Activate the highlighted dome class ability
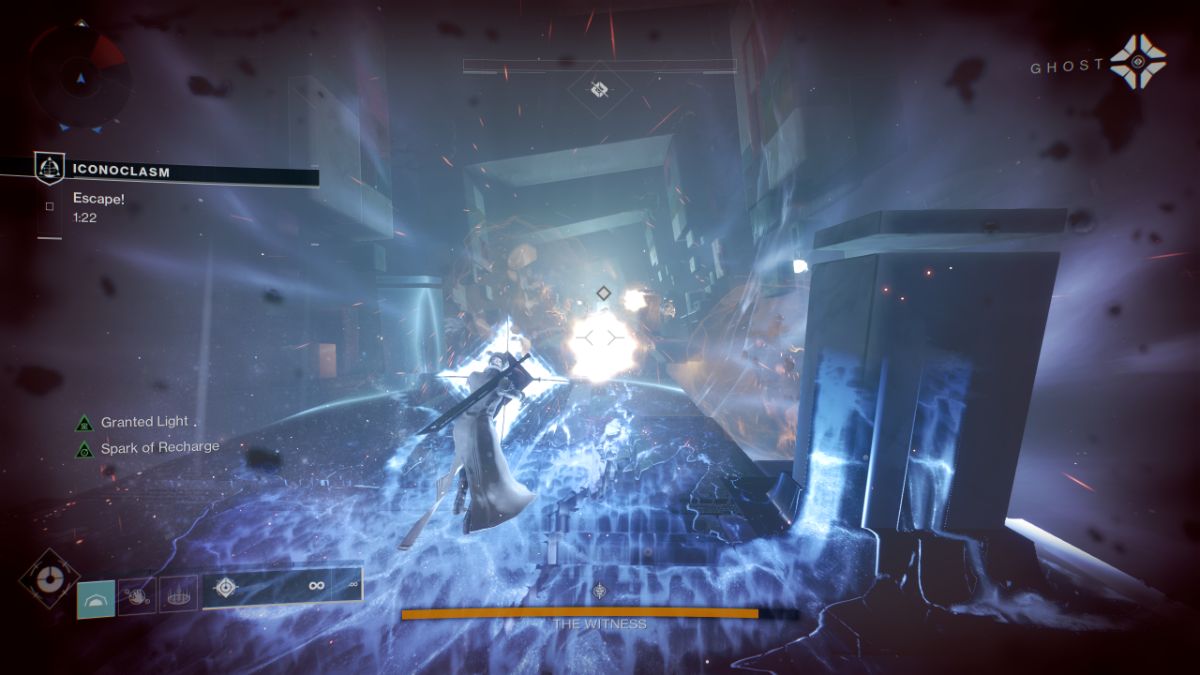The height and width of the screenshot is (675, 1200). click(96, 599)
